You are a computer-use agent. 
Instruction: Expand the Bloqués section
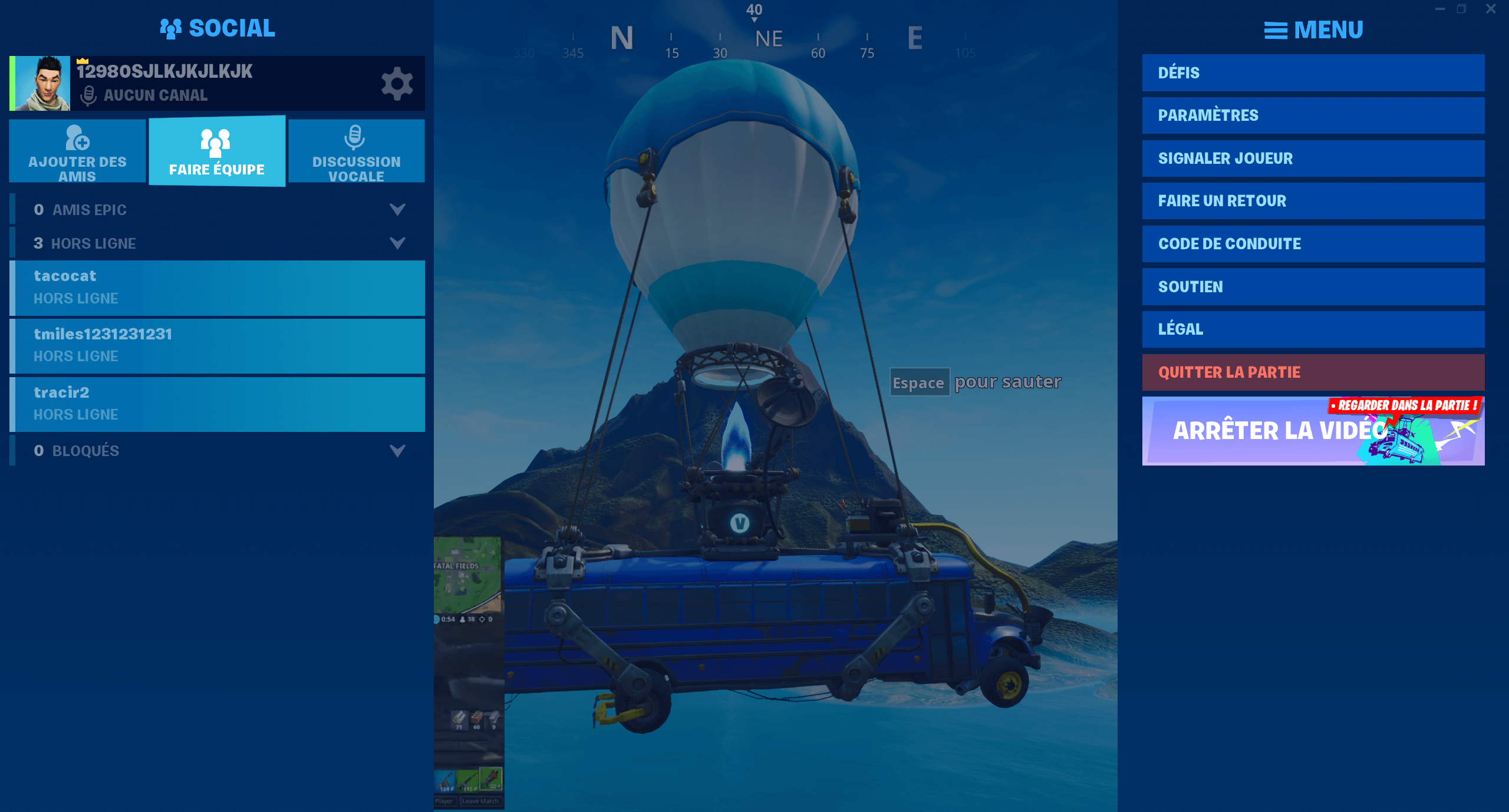tap(397, 451)
